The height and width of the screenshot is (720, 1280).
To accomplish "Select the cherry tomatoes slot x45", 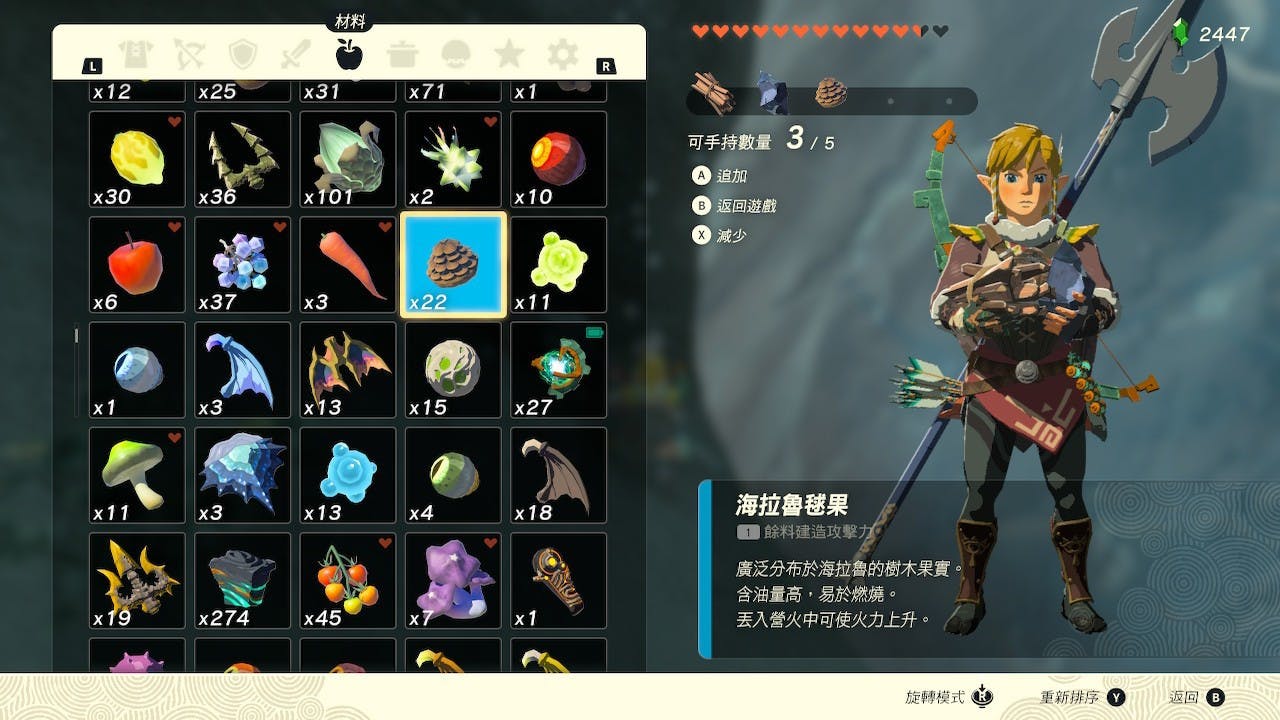I will 348,581.
